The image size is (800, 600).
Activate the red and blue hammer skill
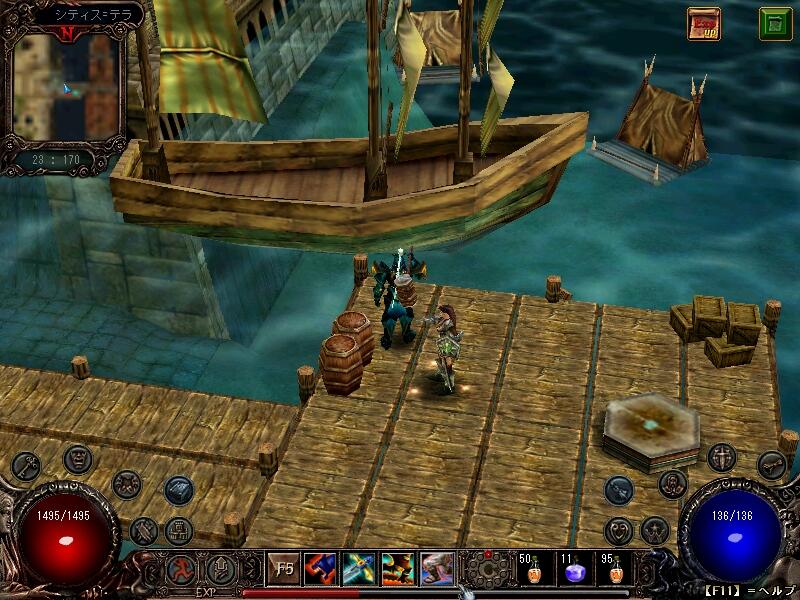[x=321, y=569]
